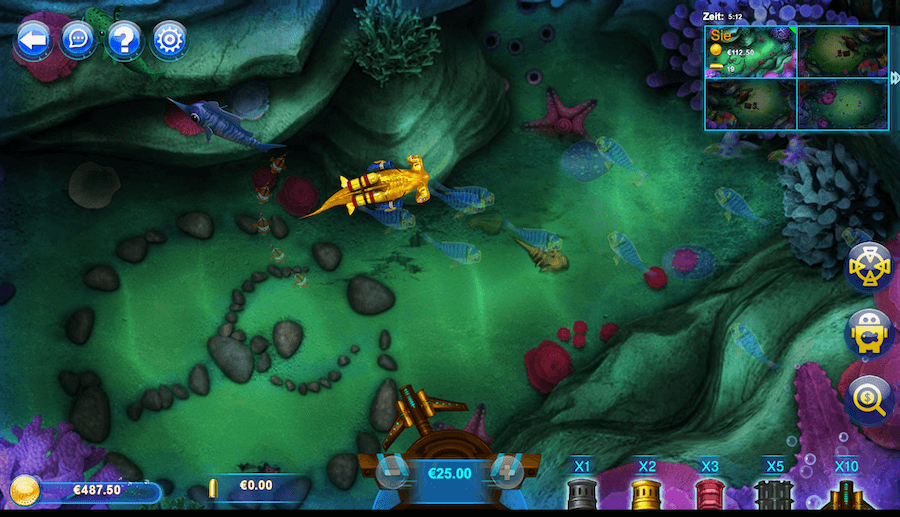The height and width of the screenshot is (517, 900).
Task: Open the gear settings menu
Action: [x=169, y=40]
